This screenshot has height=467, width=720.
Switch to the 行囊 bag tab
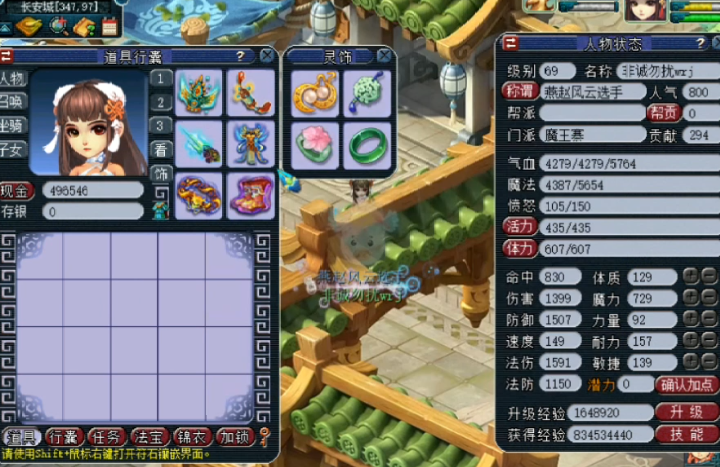[64, 437]
